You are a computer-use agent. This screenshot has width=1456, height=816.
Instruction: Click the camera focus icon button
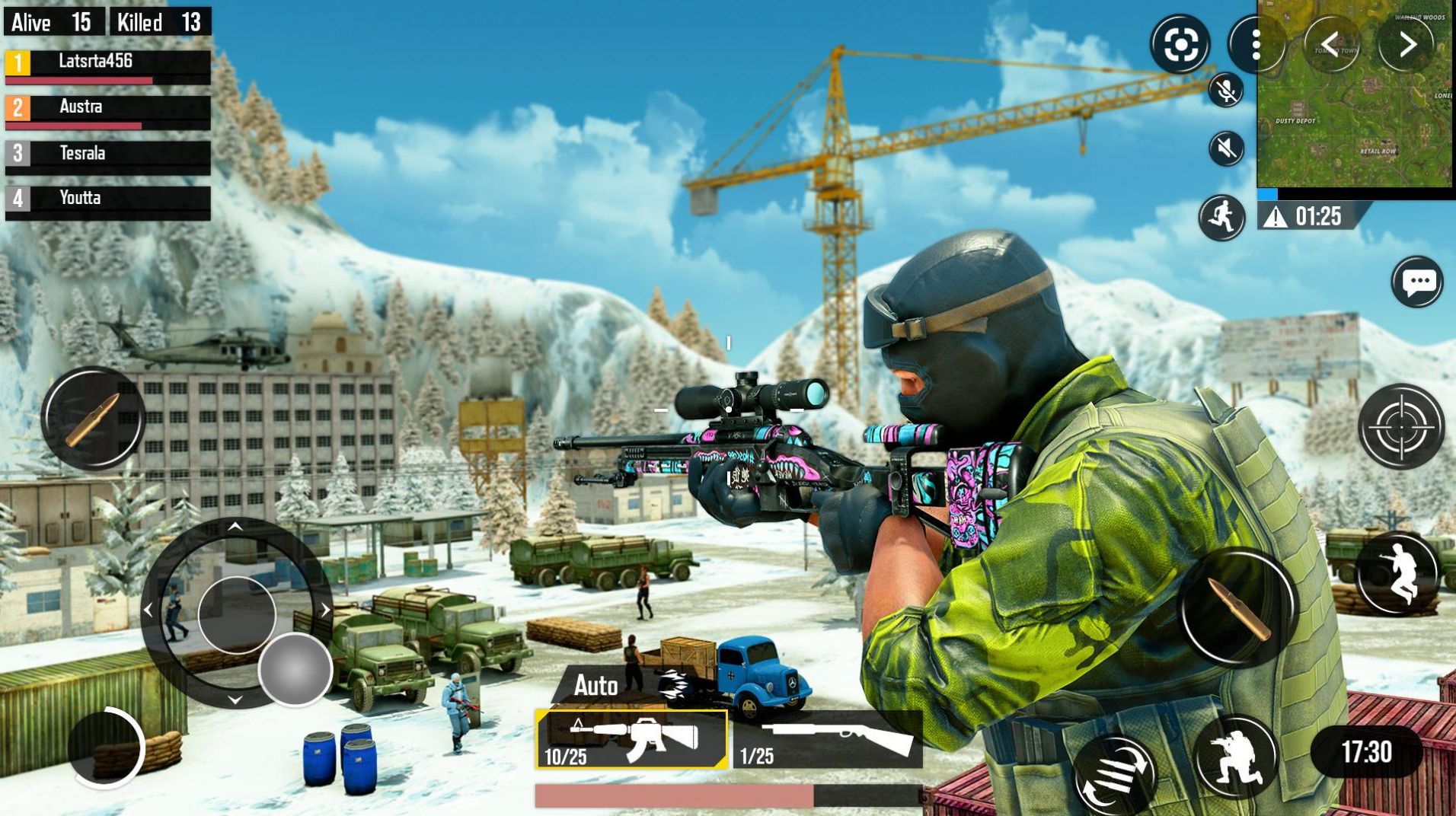tap(1180, 45)
